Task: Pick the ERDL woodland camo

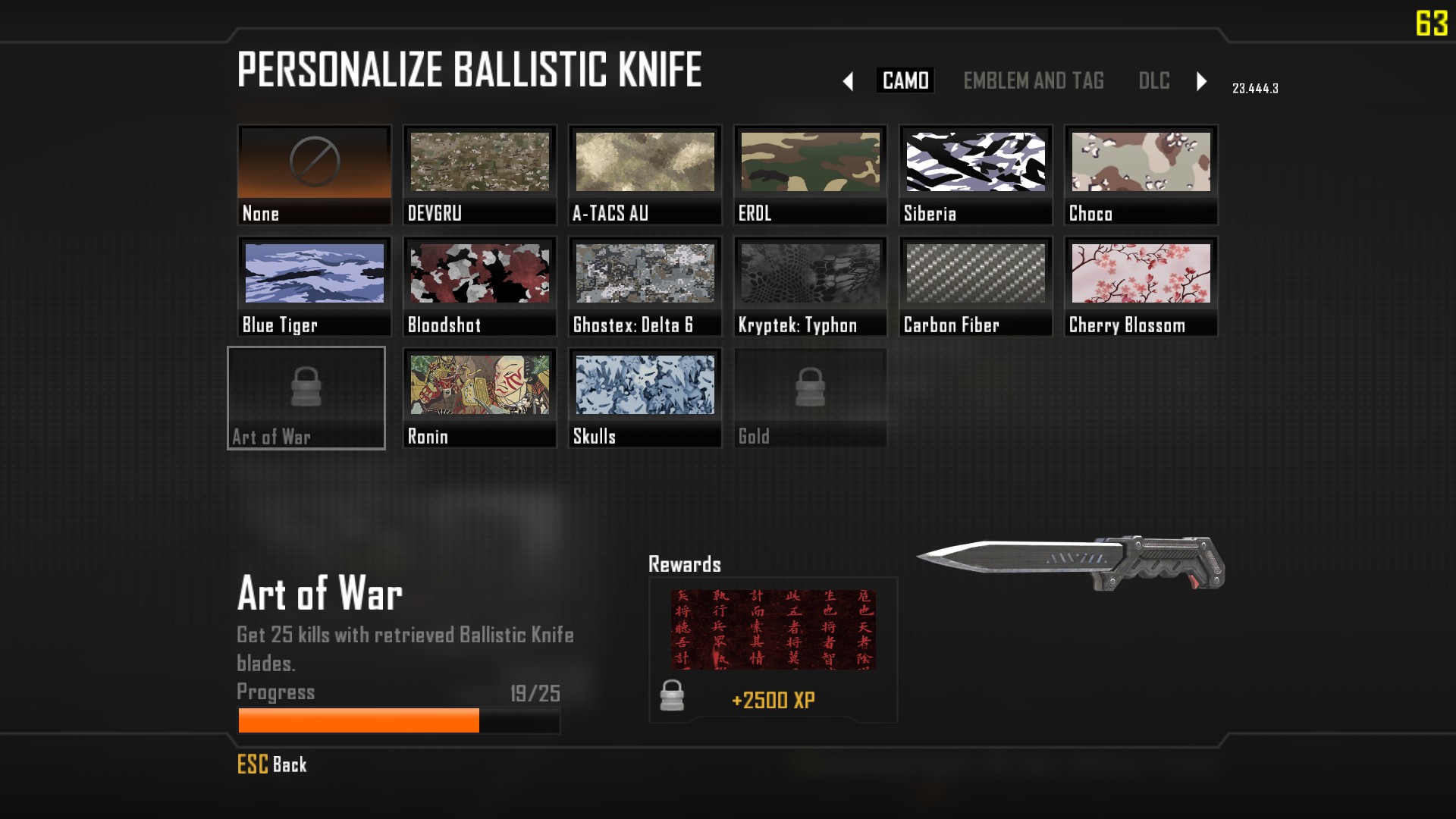Action: coord(810,174)
